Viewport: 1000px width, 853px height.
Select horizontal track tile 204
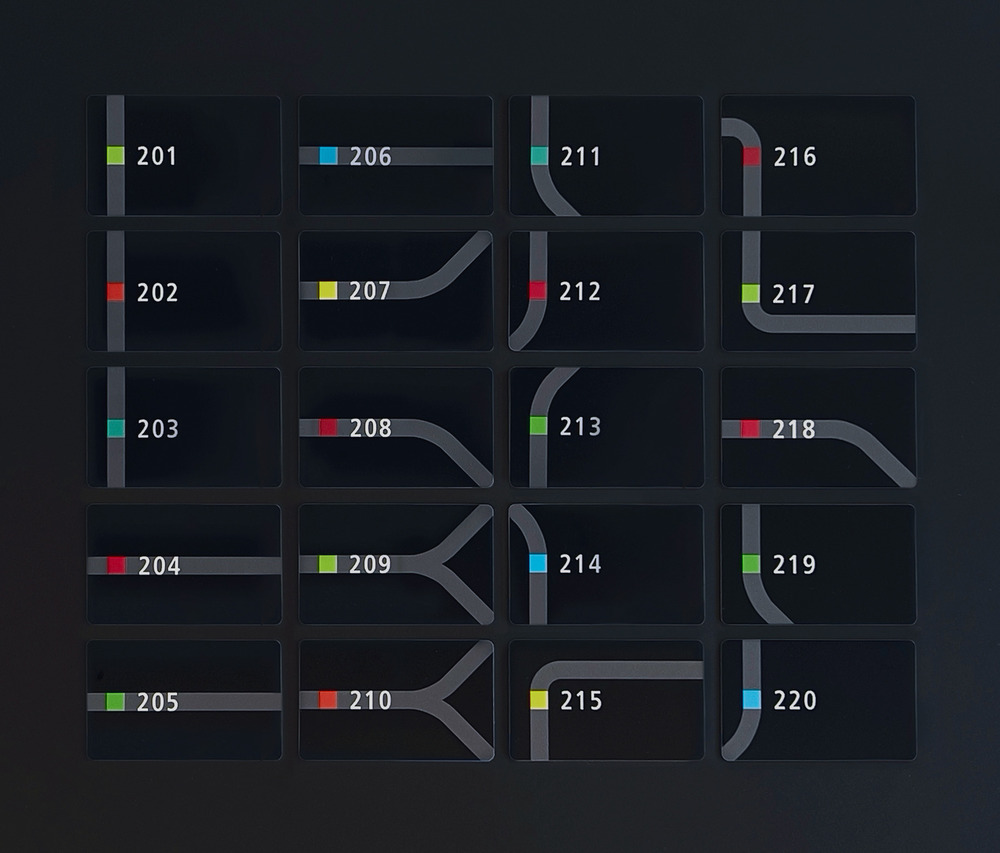(184, 564)
